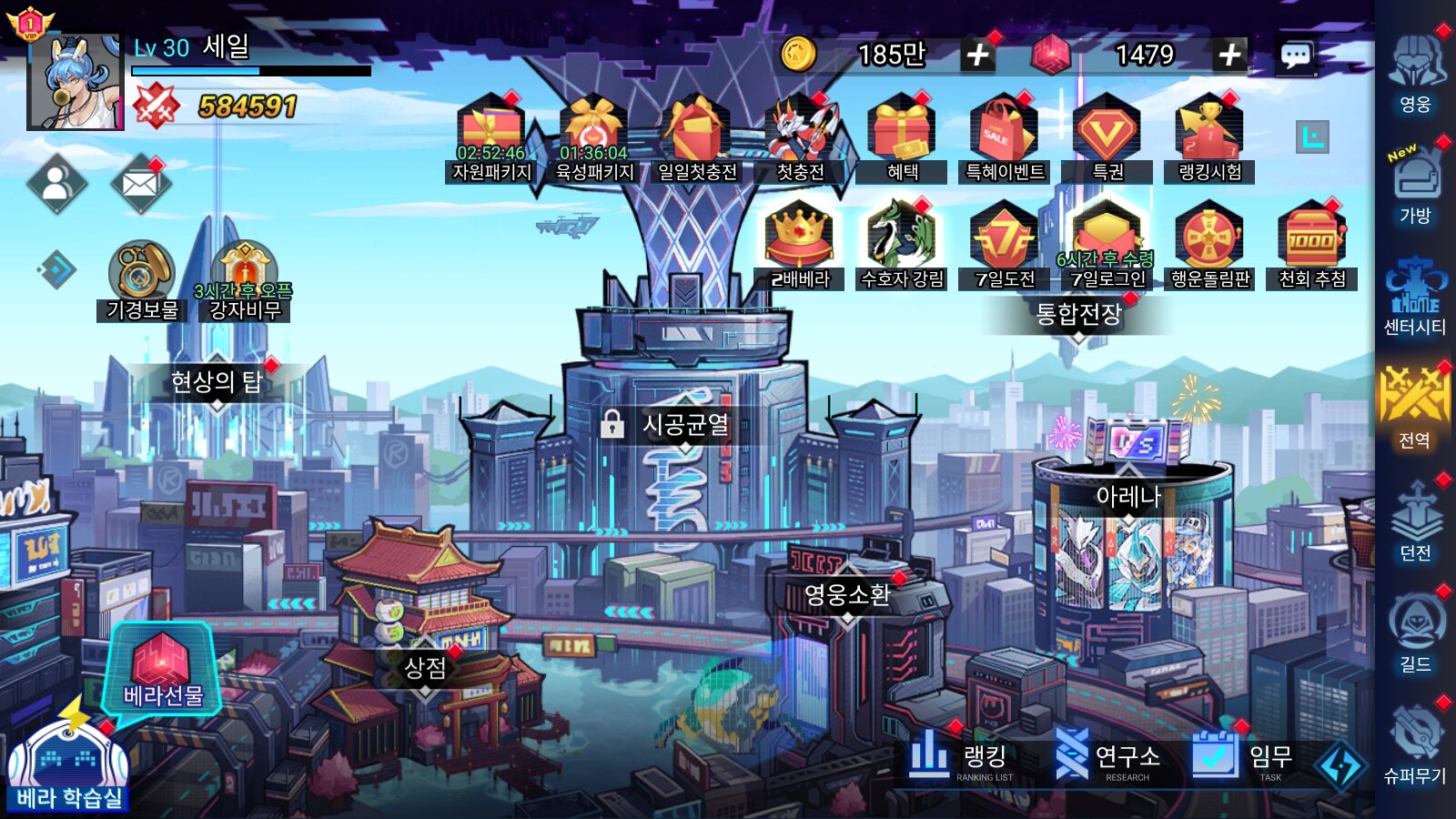Open the 자원패키지 resource package offer

tap(491, 138)
